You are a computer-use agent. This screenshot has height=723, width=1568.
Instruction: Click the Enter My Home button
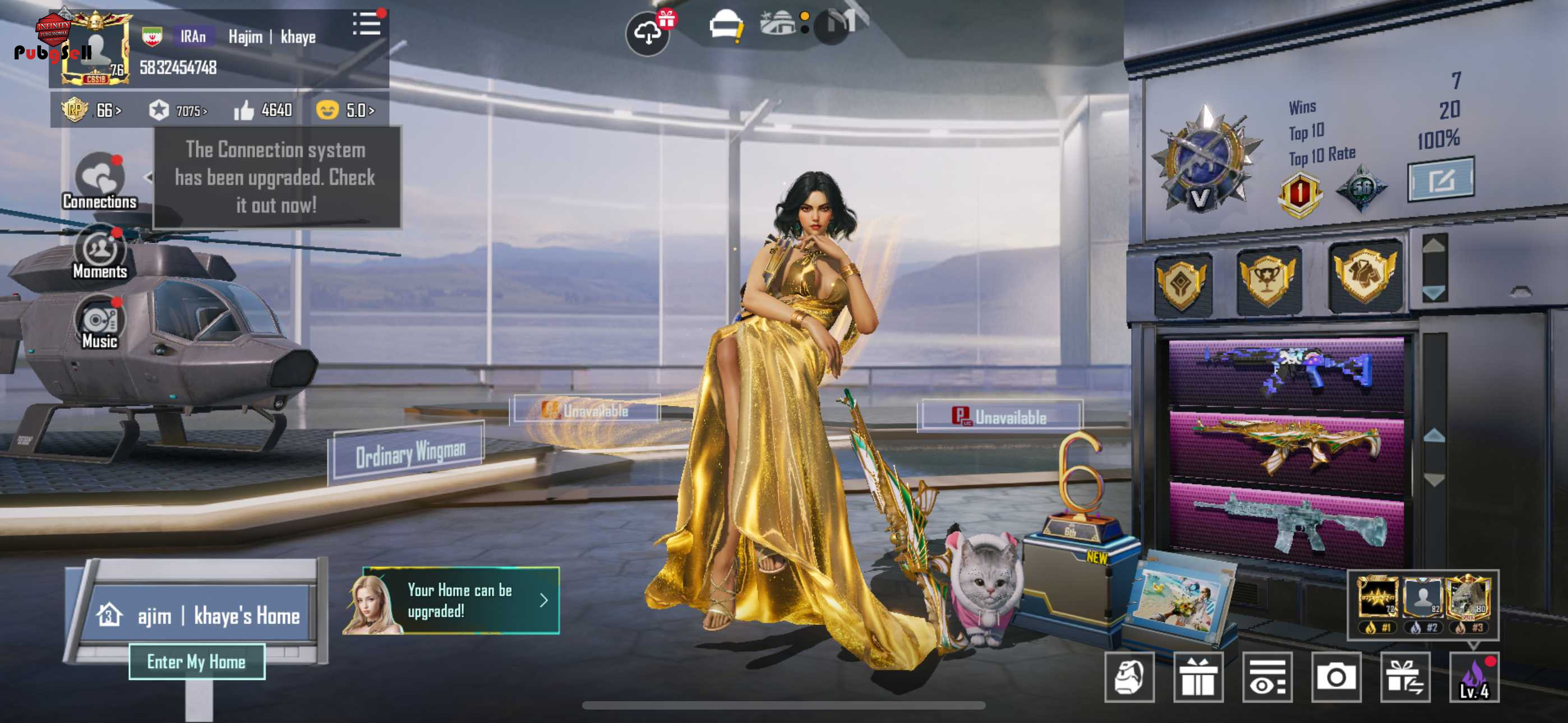click(x=197, y=661)
